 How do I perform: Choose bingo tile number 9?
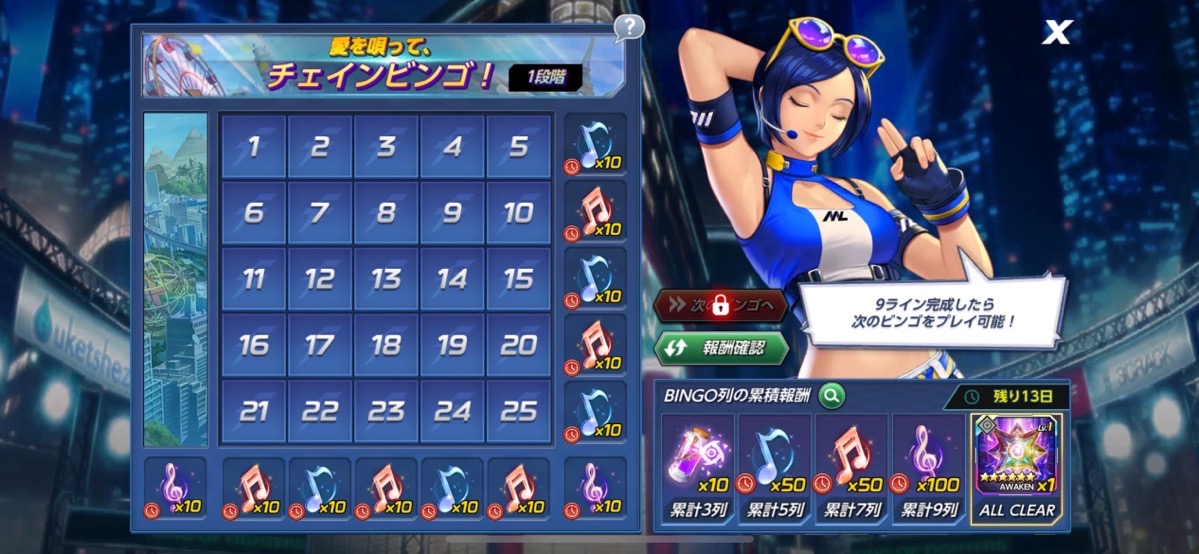coord(452,212)
